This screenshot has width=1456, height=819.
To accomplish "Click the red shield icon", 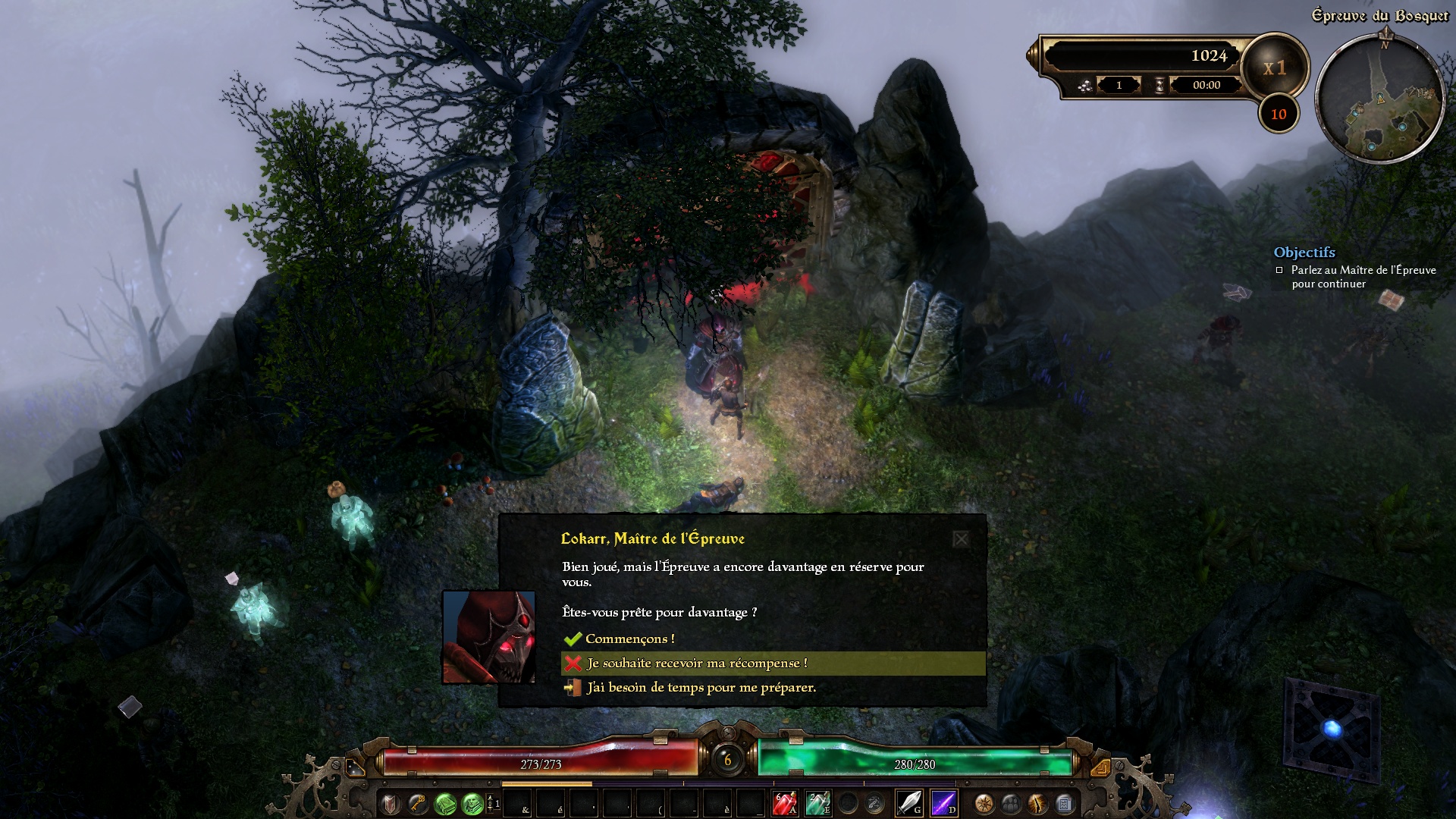I will point(391,802).
